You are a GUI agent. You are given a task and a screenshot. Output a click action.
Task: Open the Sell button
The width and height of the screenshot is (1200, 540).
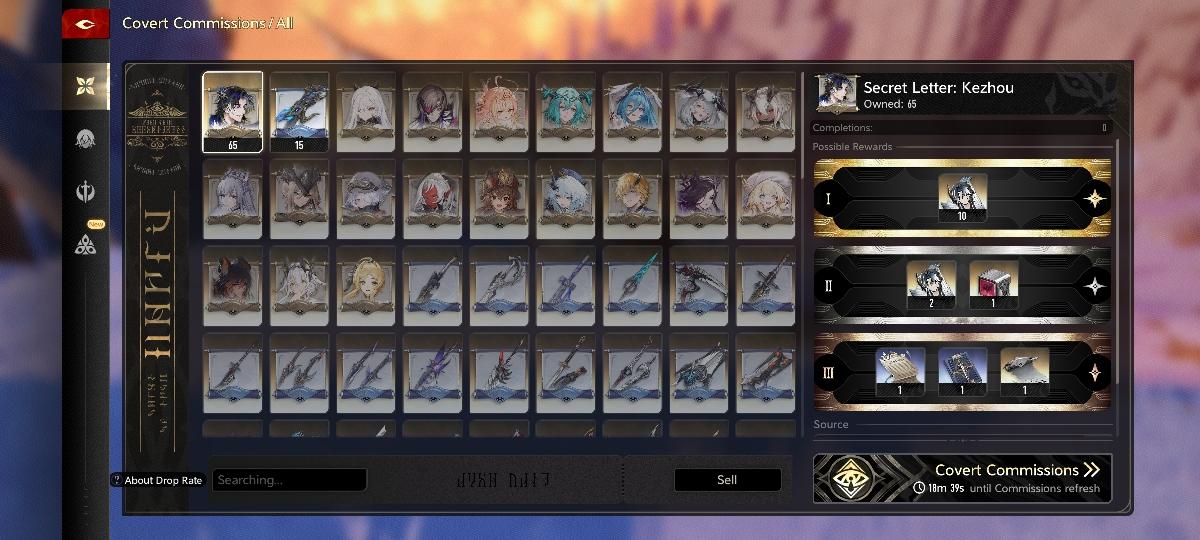click(727, 480)
